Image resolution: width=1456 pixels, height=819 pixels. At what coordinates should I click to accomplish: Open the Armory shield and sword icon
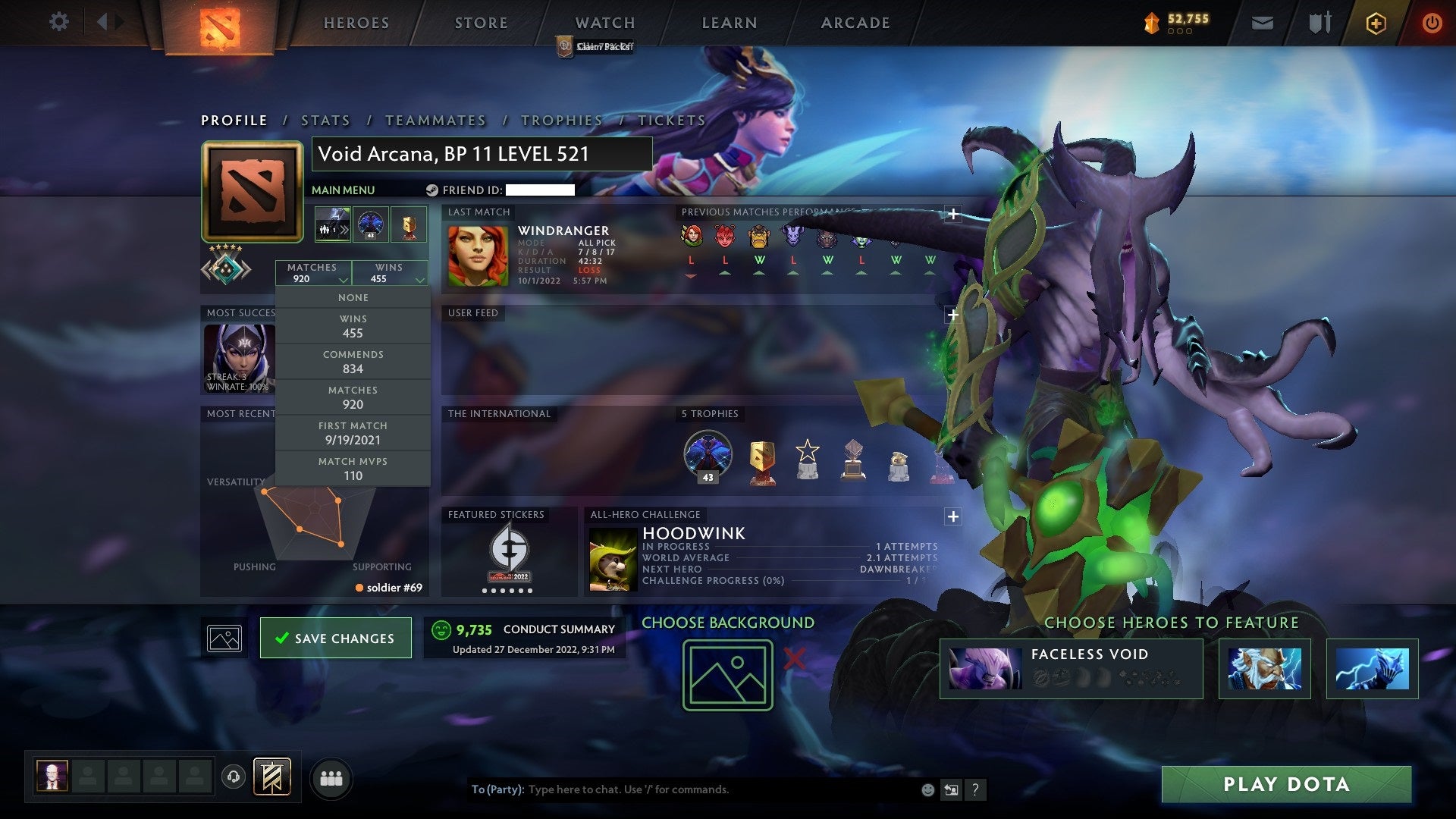[x=1319, y=23]
